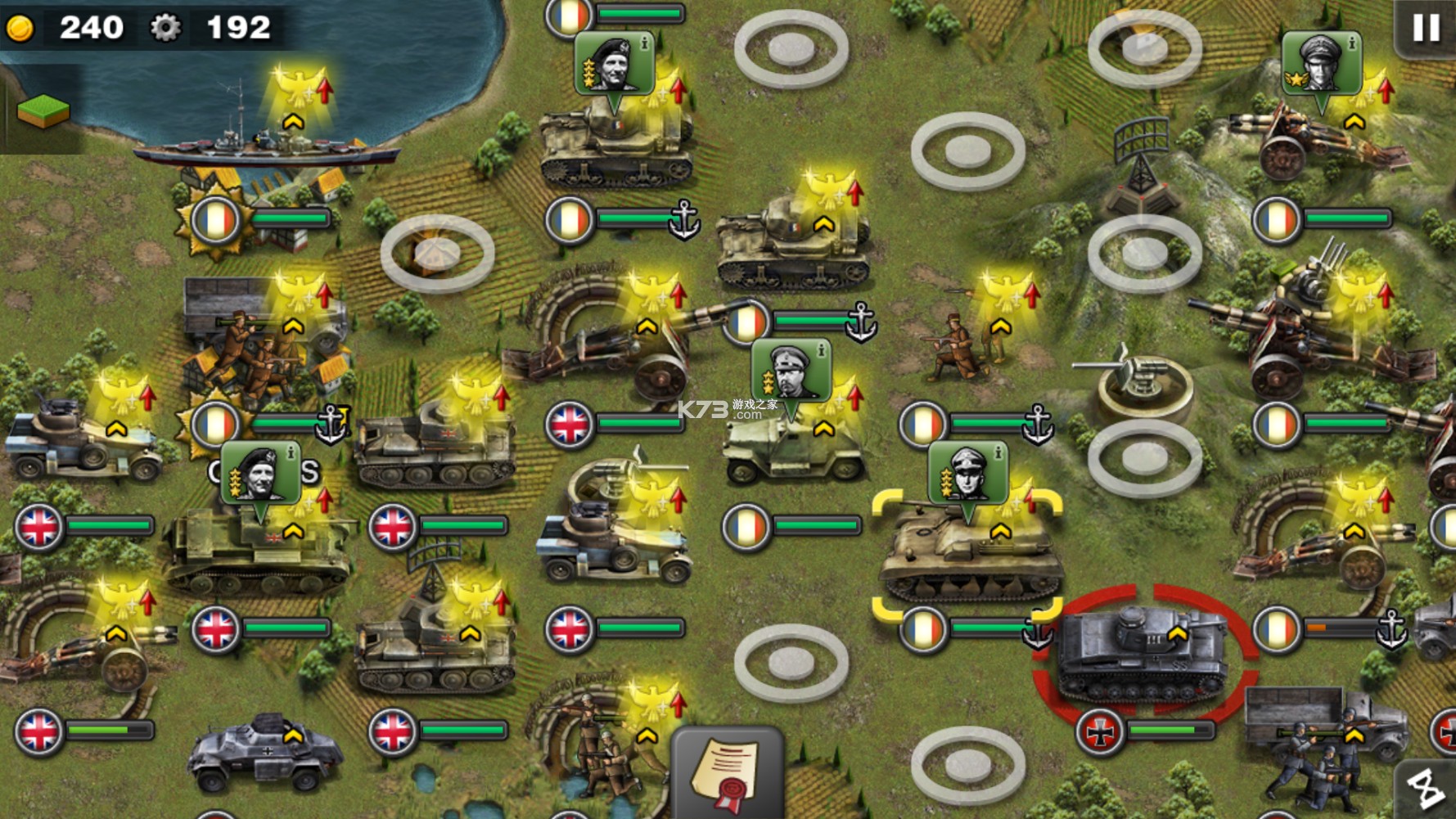1456x819 pixels.
Task: Toggle the green terrain cube view
Action: tap(43, 110)
